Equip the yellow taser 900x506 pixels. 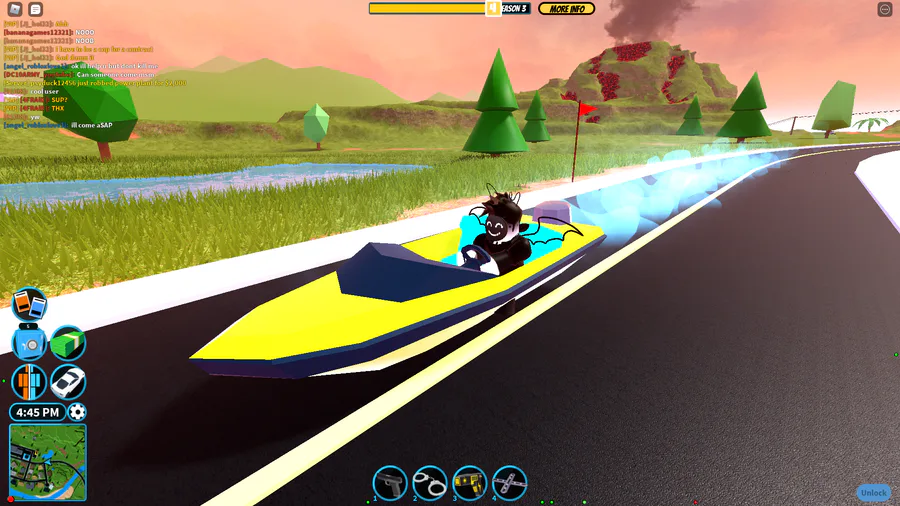(470, 483)
